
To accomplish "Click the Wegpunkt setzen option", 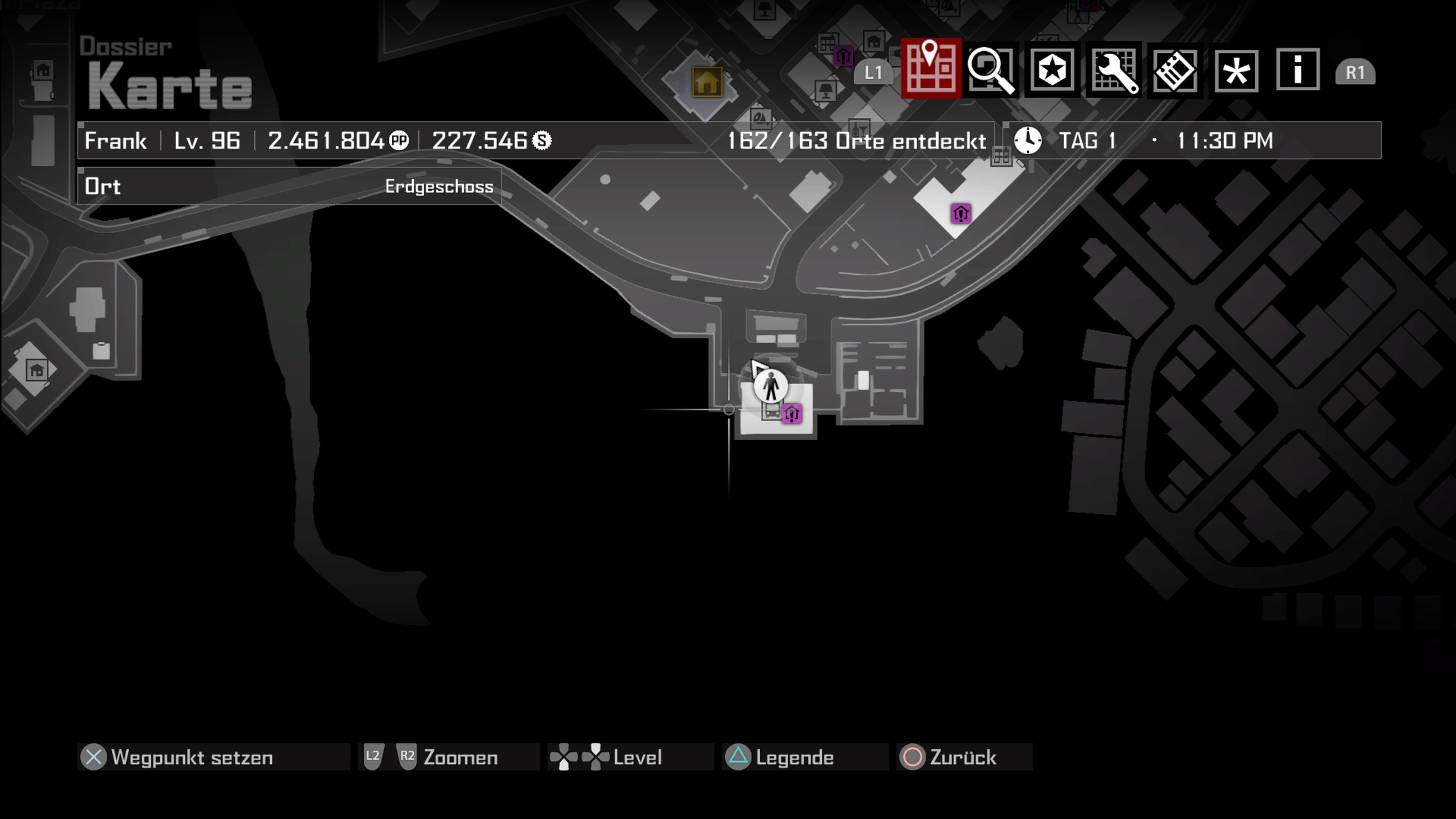I will tap(191, 758).
